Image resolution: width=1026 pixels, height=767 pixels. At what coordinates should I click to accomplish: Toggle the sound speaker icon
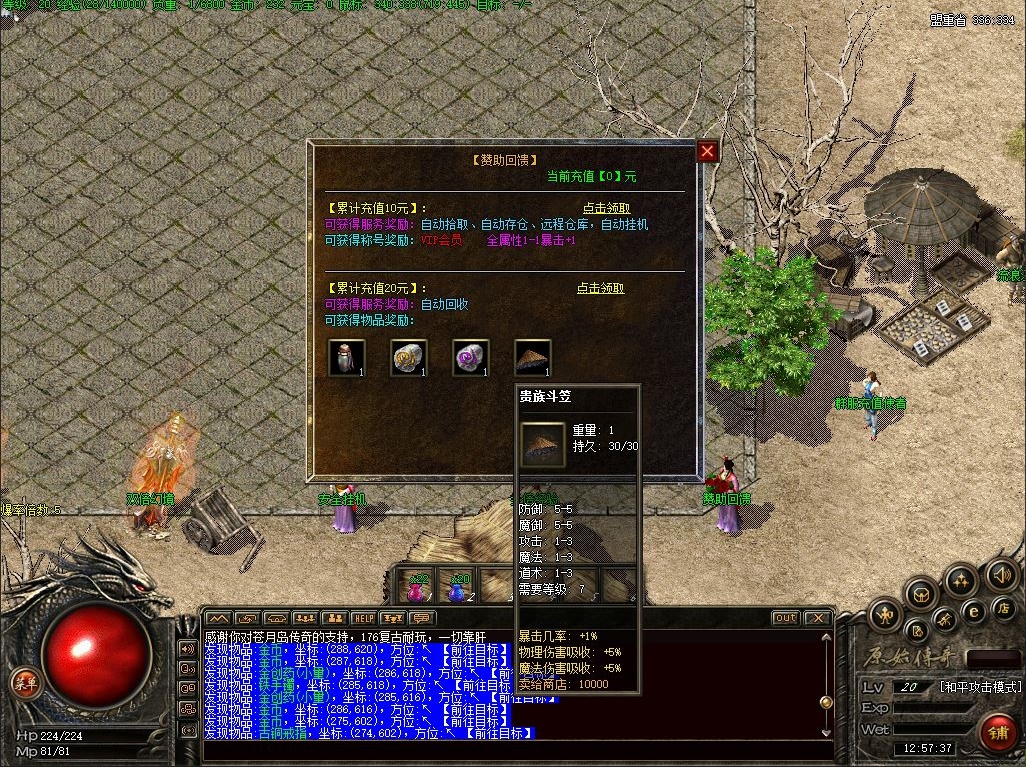point(1002,574)
